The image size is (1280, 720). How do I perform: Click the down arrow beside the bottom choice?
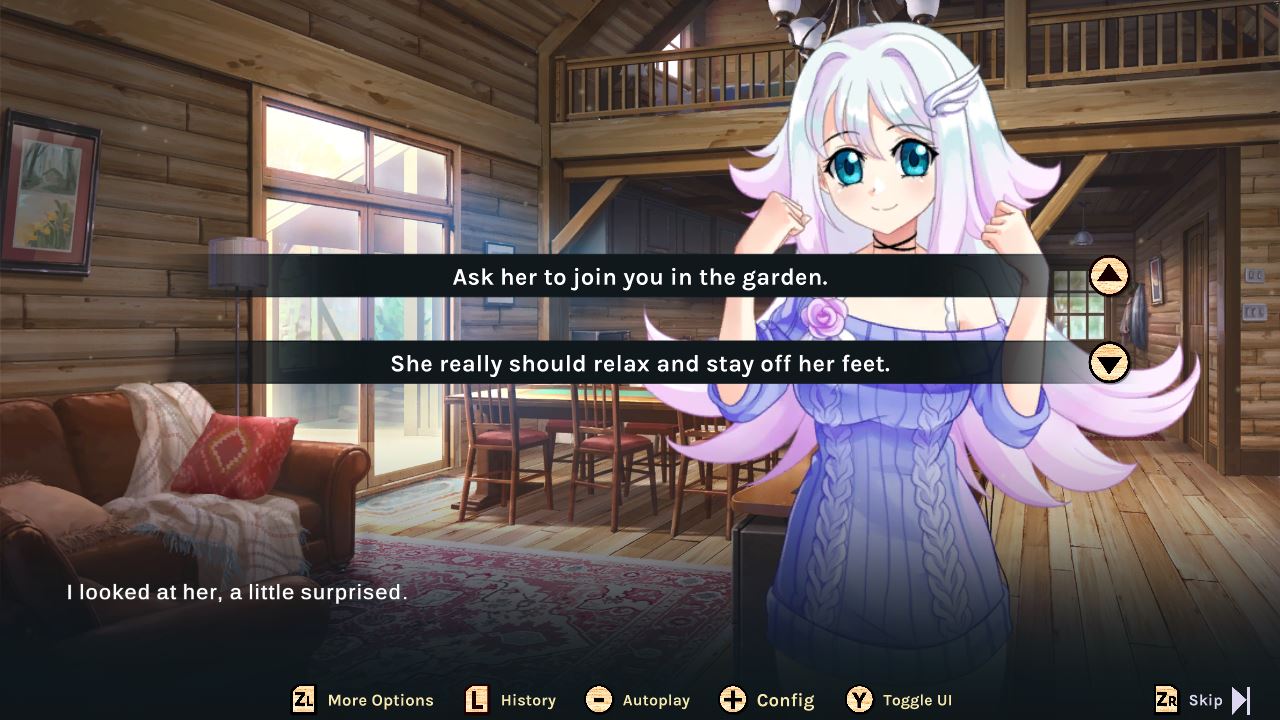(x=1110, y=364)
